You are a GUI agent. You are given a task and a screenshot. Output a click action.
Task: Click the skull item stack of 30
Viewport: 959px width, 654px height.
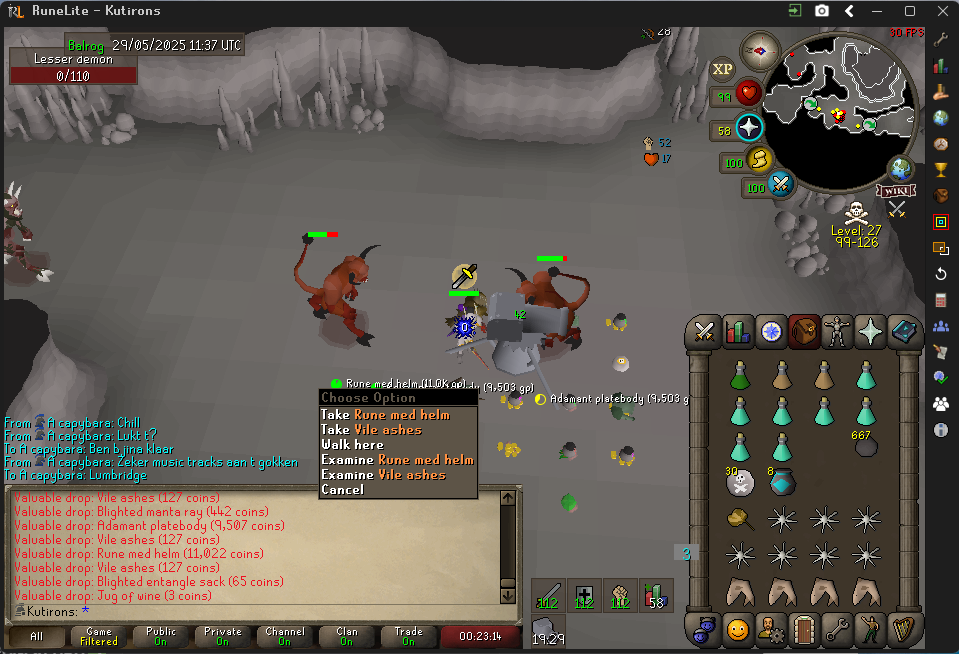coord(740,483)
